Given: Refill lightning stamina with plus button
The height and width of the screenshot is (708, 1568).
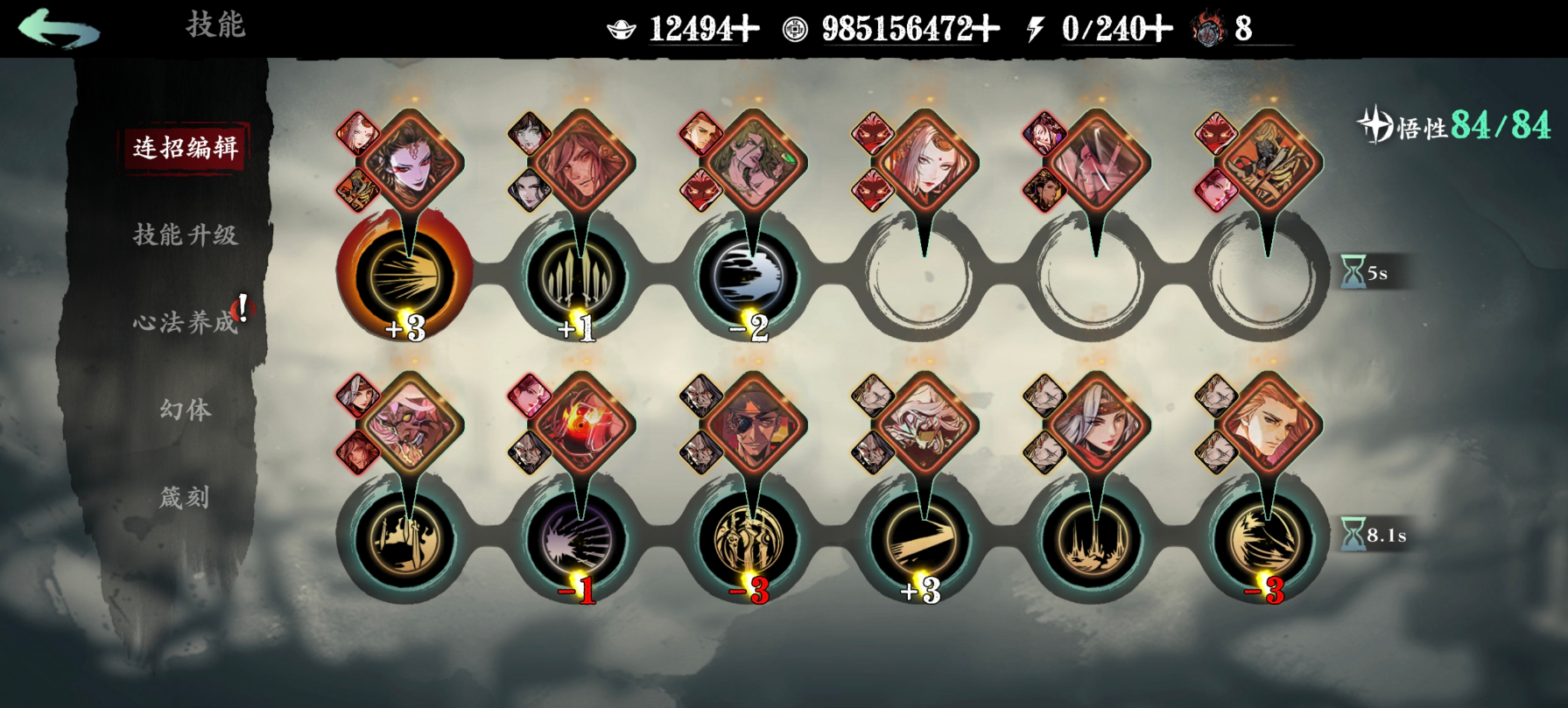Looking at the screenshot, I should [1158, 30].
